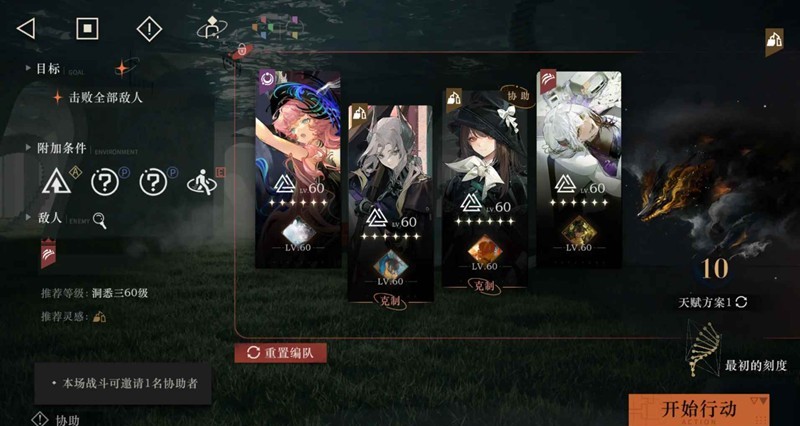The image size is (800, 426).
Task: Open the 协助 assist option
Action: click(56, 420)
